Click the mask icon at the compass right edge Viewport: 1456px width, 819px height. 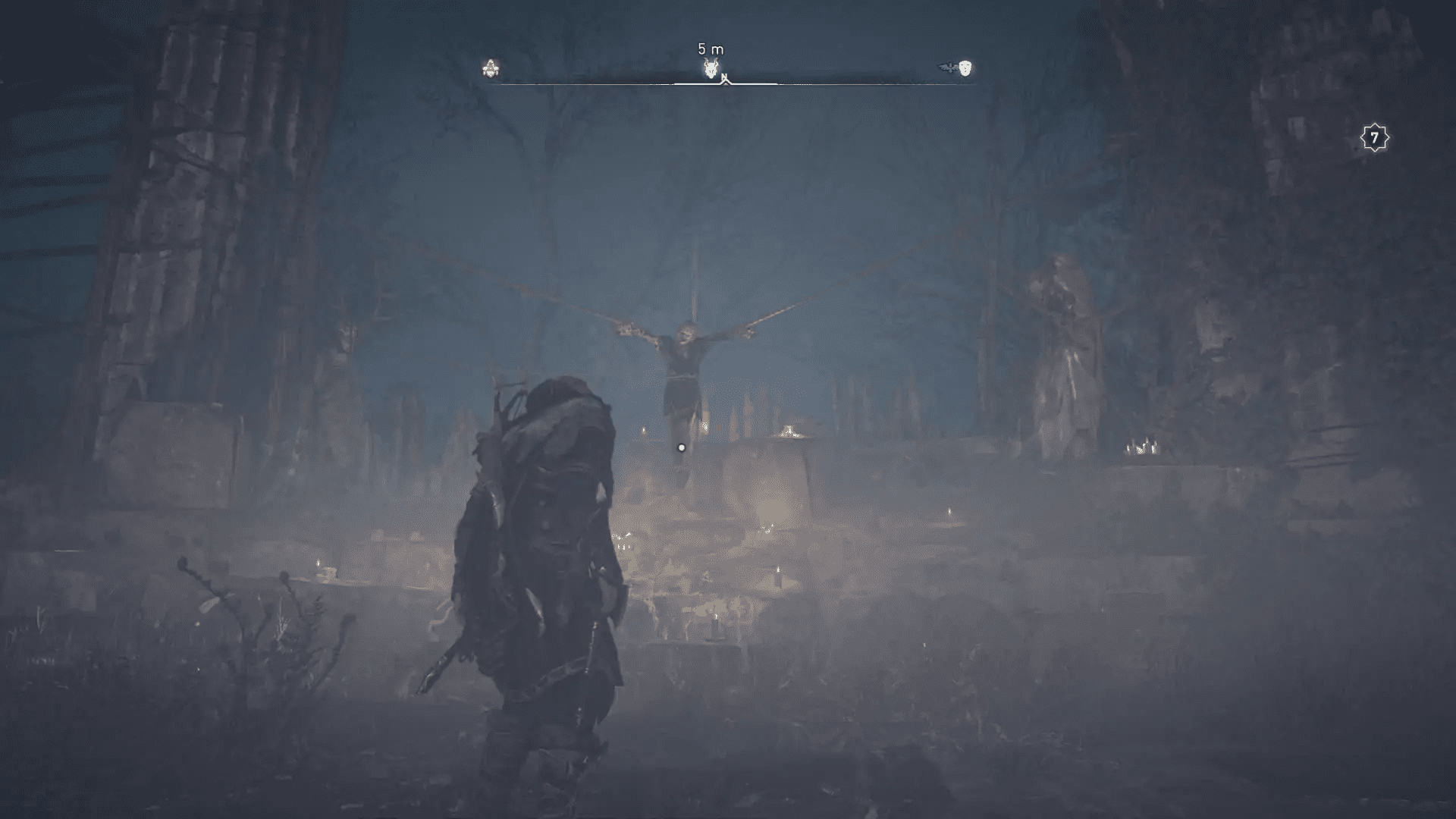coord(965,67)
